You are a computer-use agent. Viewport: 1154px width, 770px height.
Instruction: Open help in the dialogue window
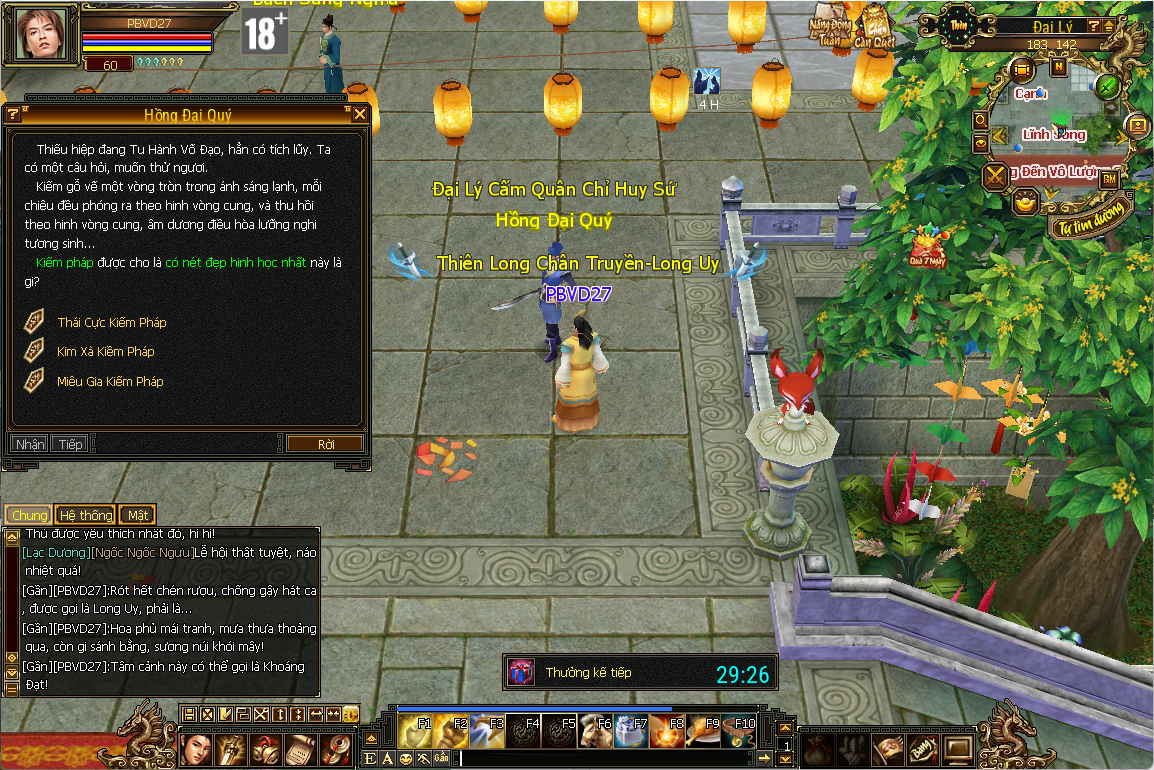[x=13, y=114]
